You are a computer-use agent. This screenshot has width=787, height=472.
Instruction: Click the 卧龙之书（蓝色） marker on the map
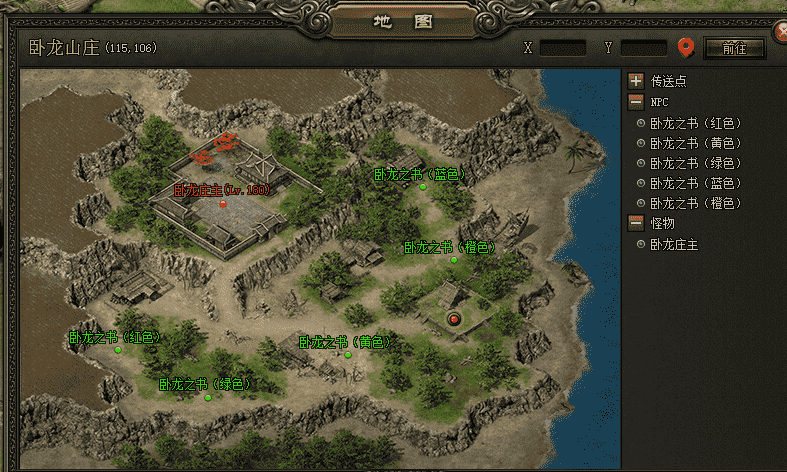[423, 186]
